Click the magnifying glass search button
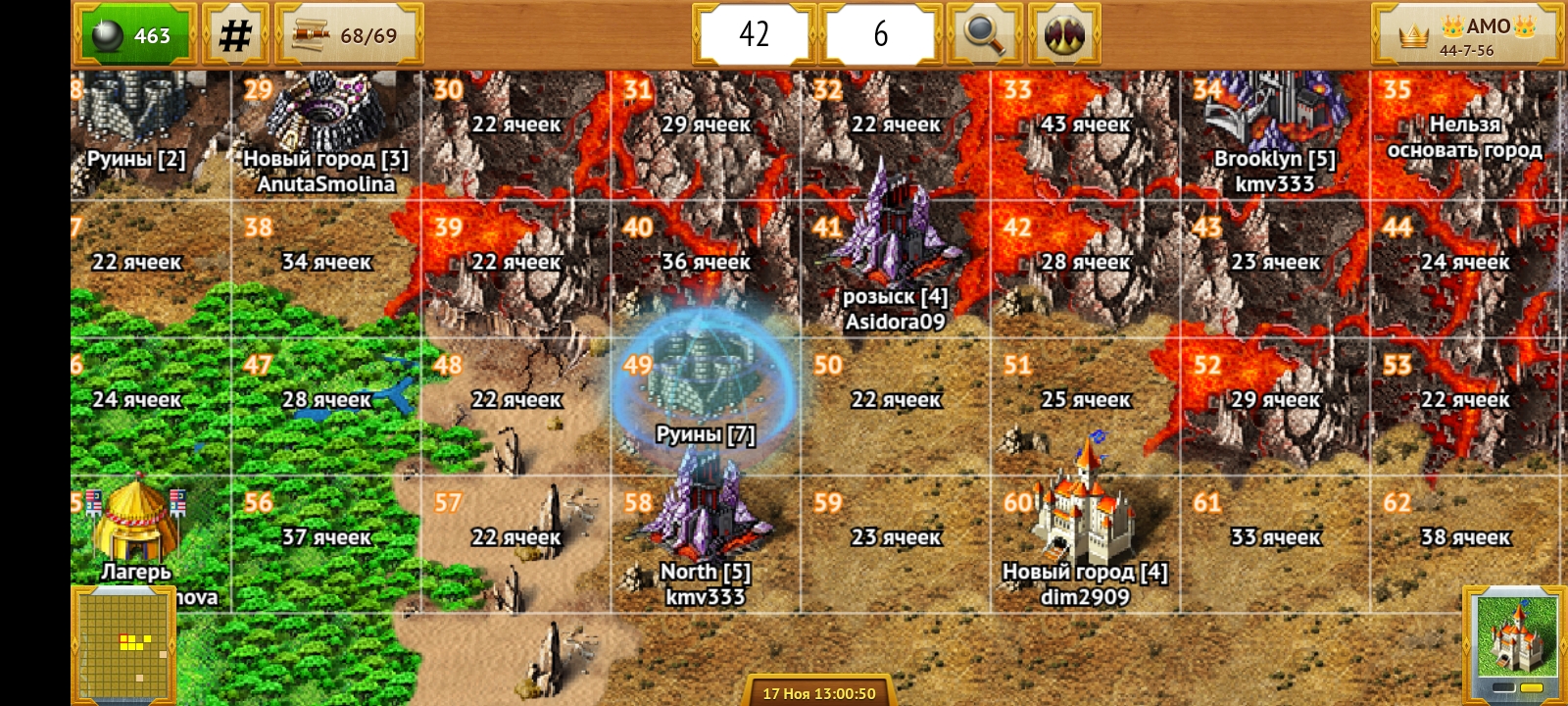Viewport: 1568px width, 706px height. (x=984, y=34)
